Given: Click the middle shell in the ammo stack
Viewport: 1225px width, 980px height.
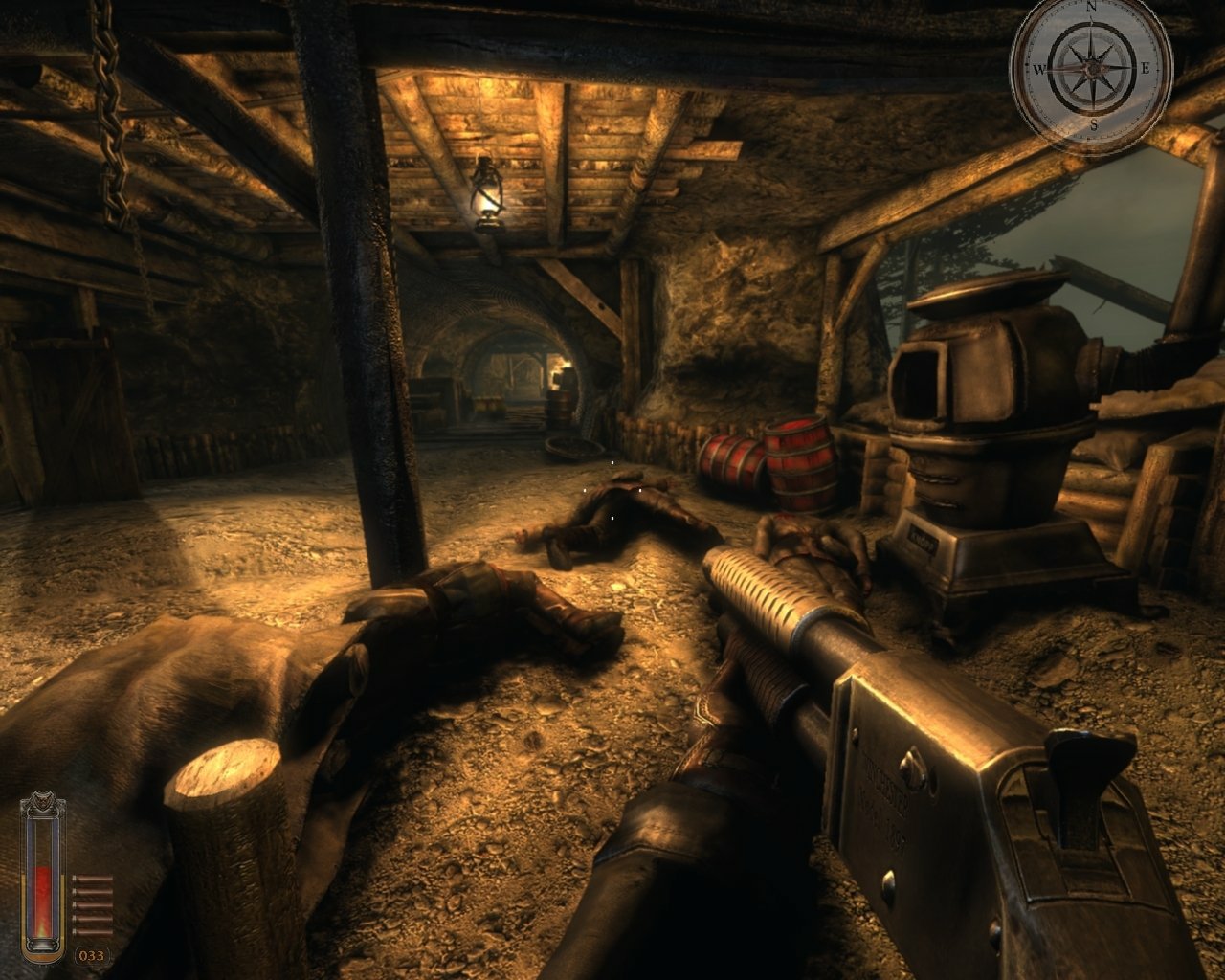Looking at the screenshot, I should [94, 904].
